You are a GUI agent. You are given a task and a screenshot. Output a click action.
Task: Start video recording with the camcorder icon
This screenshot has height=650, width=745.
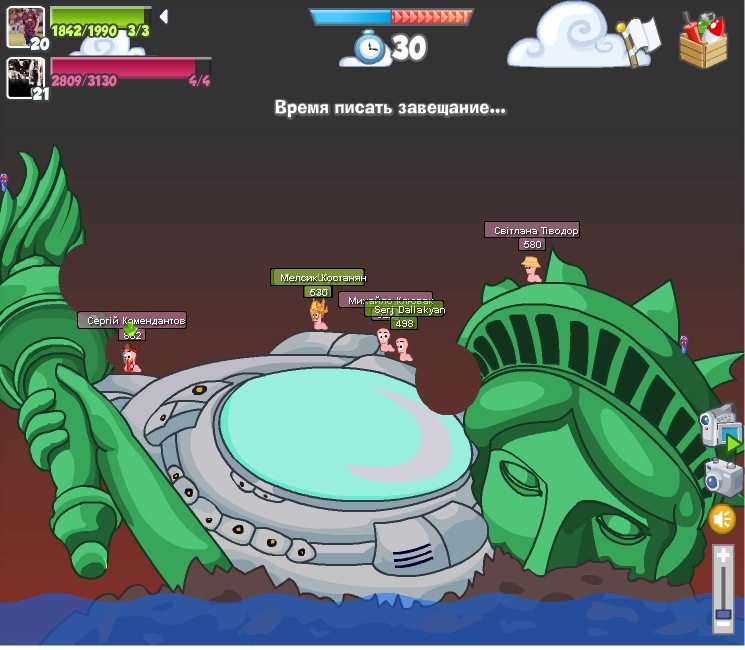[719, 428]
